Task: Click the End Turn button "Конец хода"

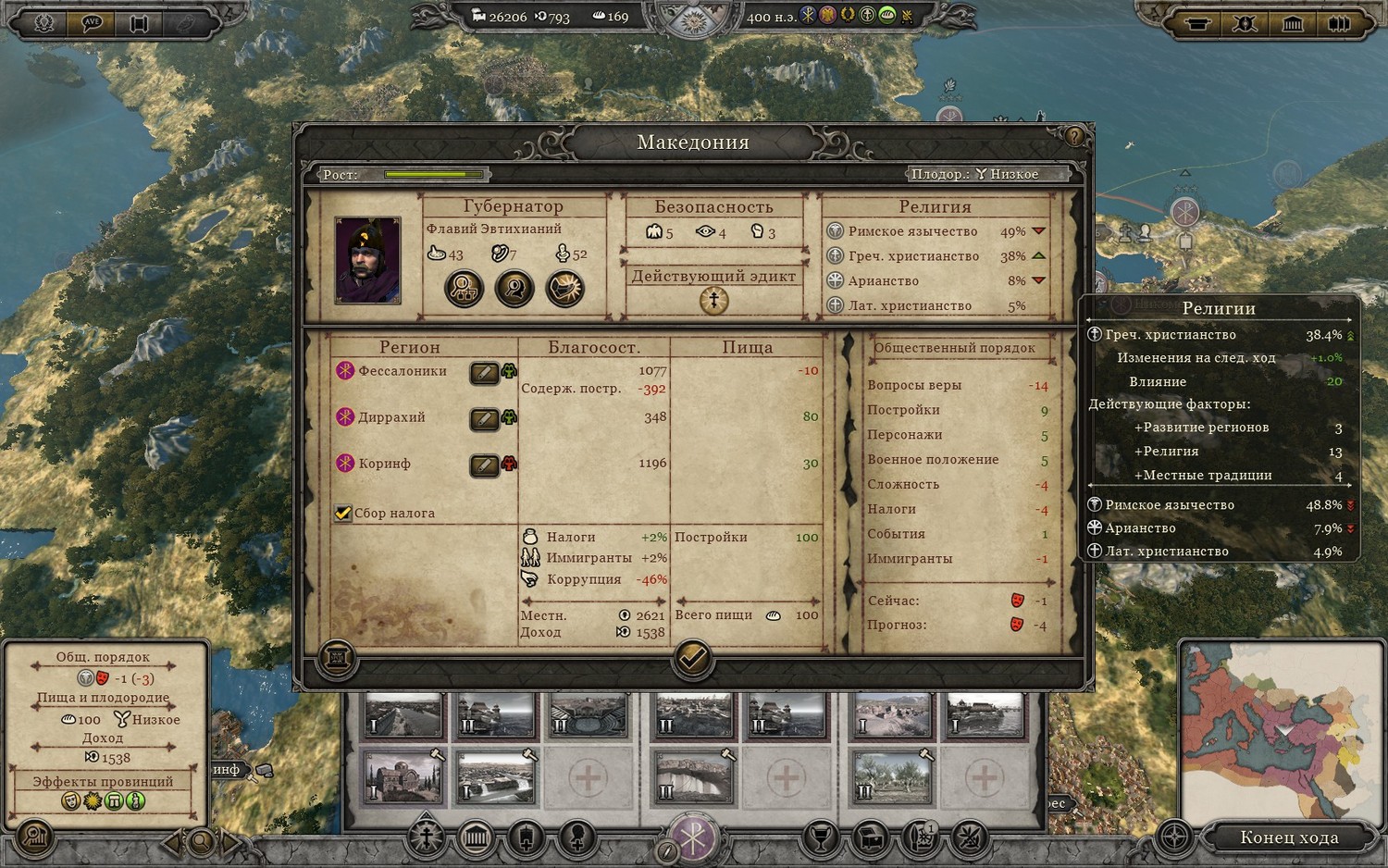Action: (x=1288, y=837)
